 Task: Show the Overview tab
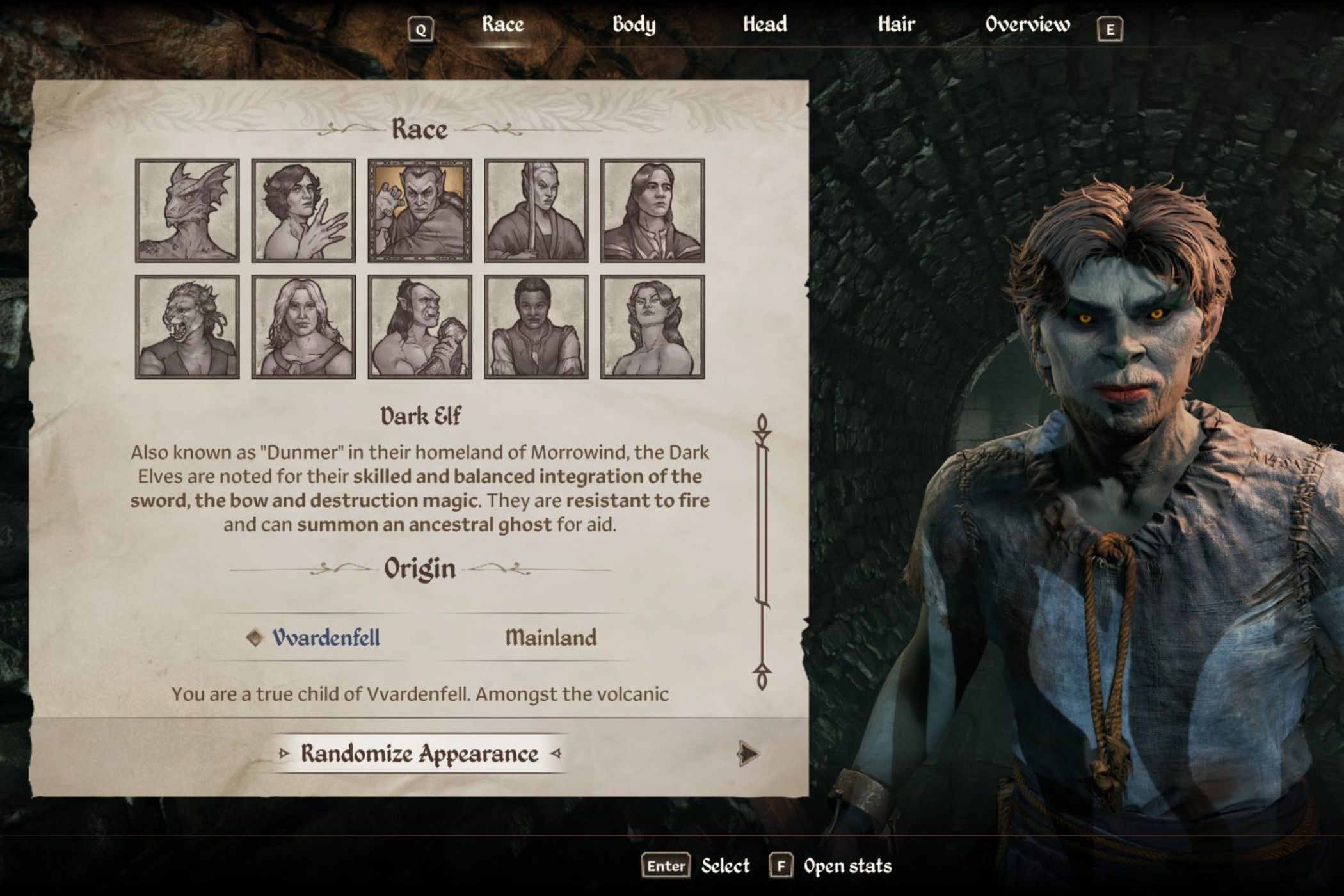click(x=1027, y=24)
